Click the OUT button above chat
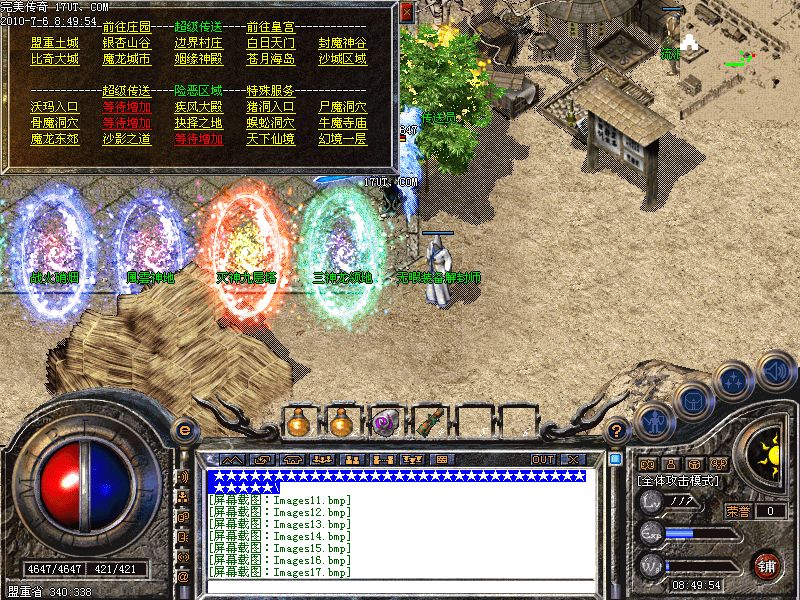 tap(543, 459)
